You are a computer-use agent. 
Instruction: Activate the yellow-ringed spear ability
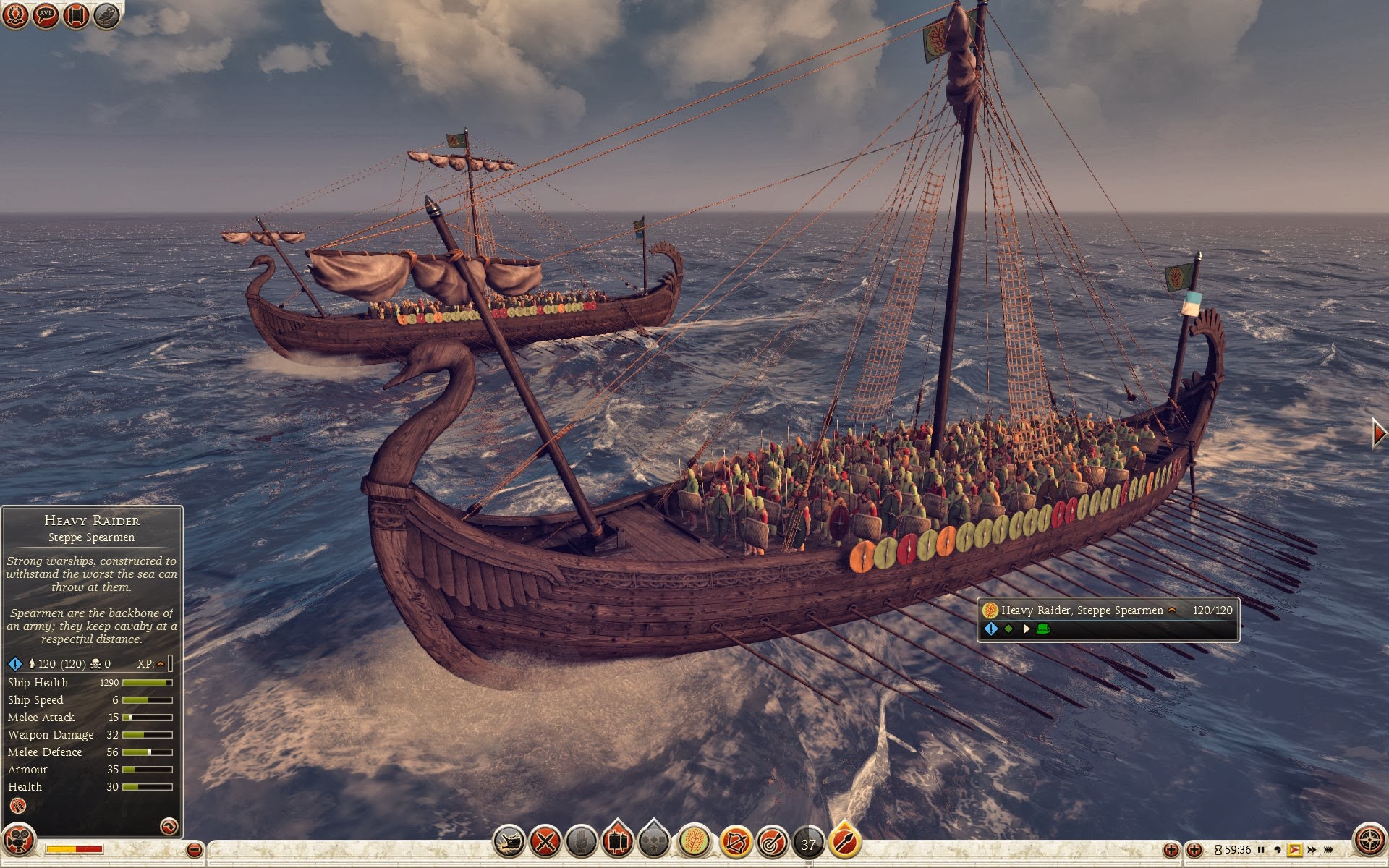(844, 842)
